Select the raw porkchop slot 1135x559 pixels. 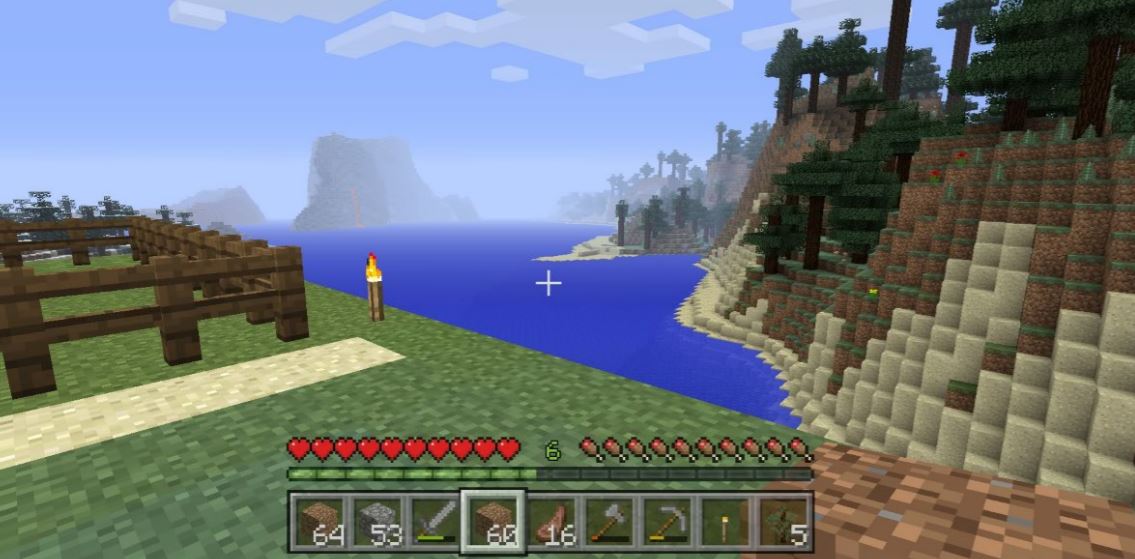551,521
